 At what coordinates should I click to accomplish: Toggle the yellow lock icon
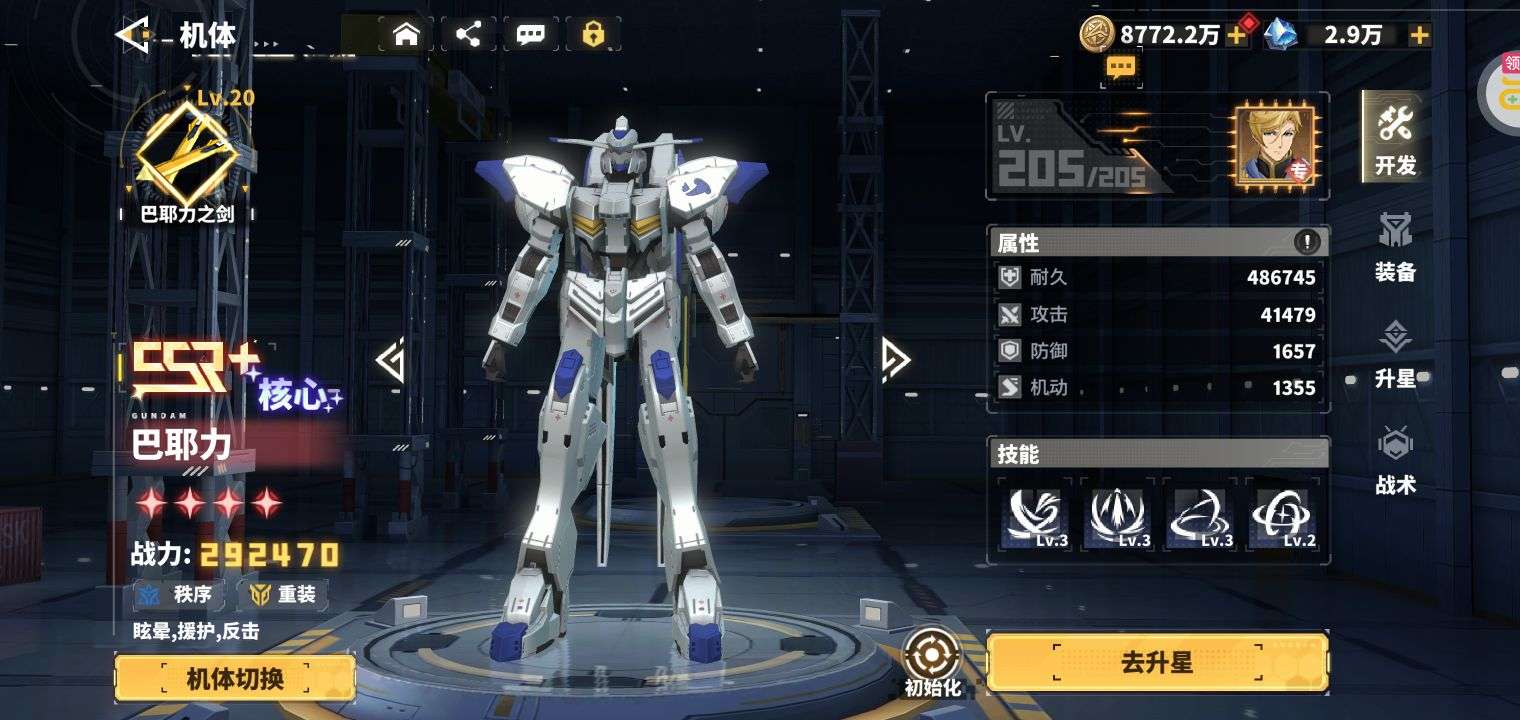click(593, 35)
